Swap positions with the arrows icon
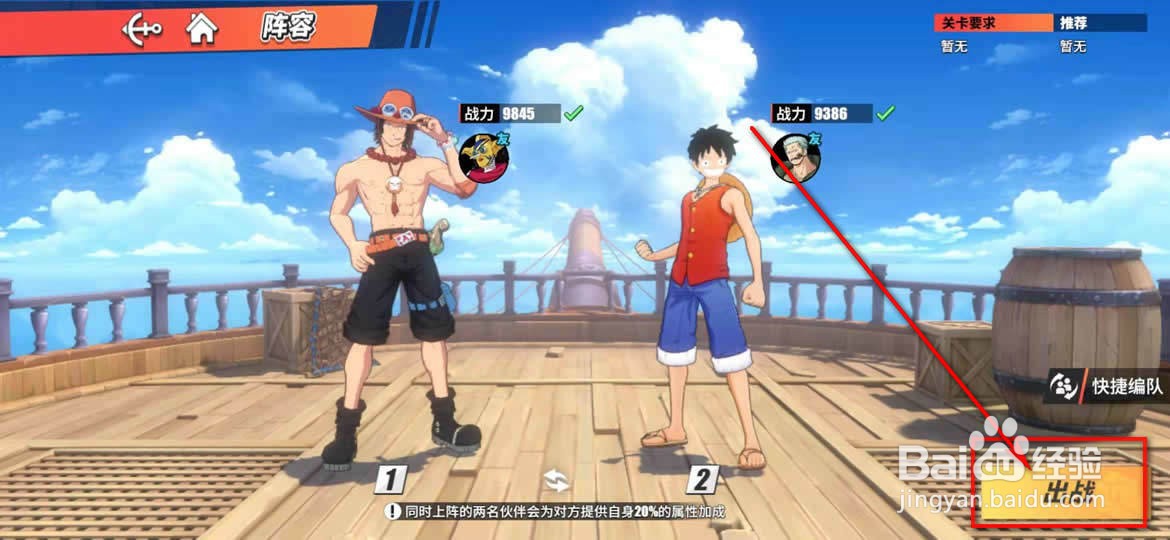Viewport: 1170px width, 540px height. point(556,481)
